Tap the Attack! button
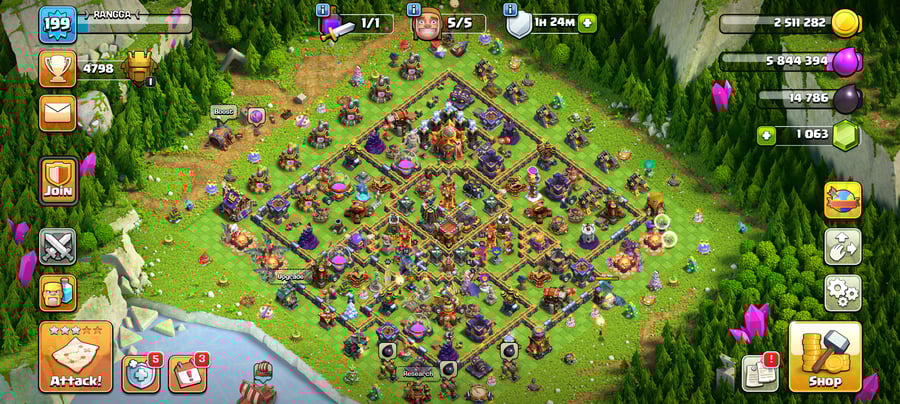This screenshot has width=900, height=404. pyautogui.click(x=75, y=357)
